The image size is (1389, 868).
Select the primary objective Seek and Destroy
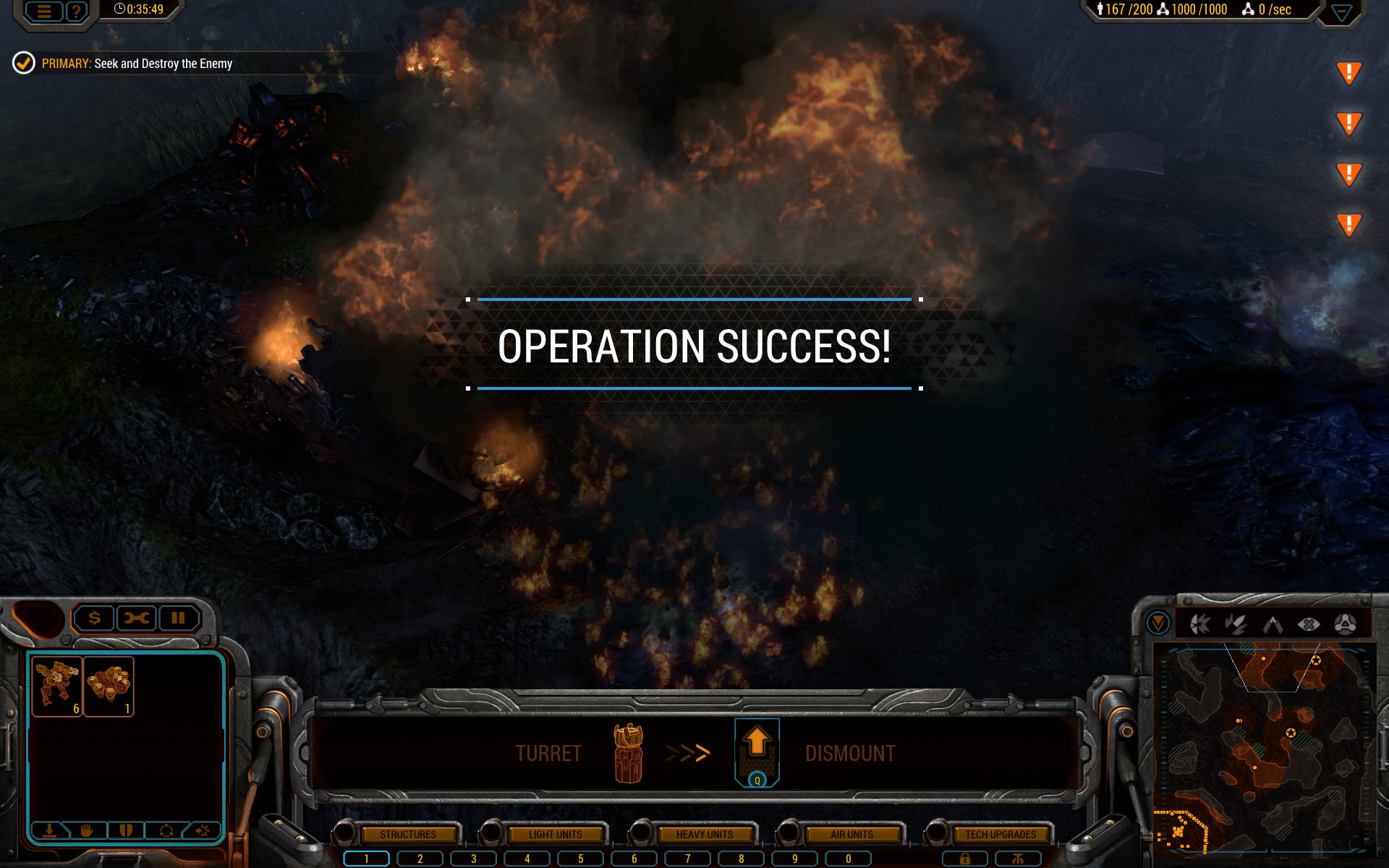(x=137, y=64)
